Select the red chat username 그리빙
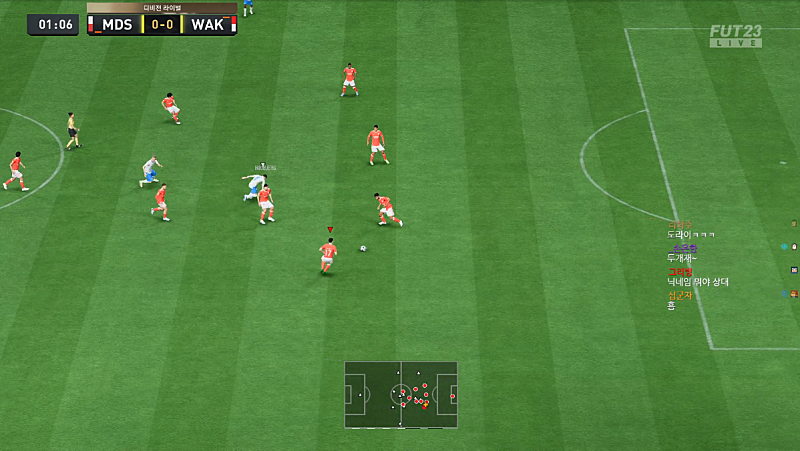This screenshot has height=451, width=800. point(680,271)
